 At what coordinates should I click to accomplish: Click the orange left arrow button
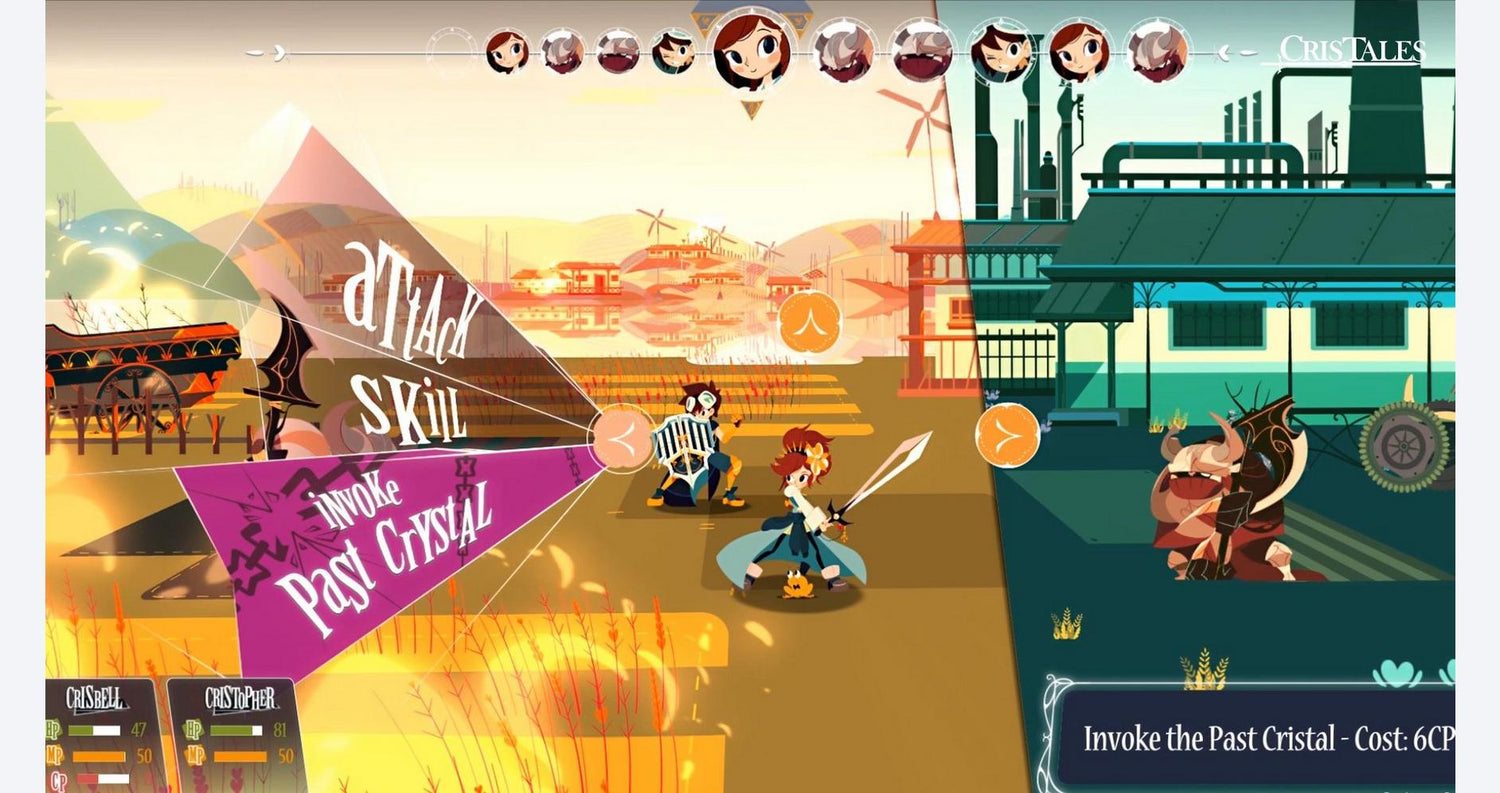(622, 437)
